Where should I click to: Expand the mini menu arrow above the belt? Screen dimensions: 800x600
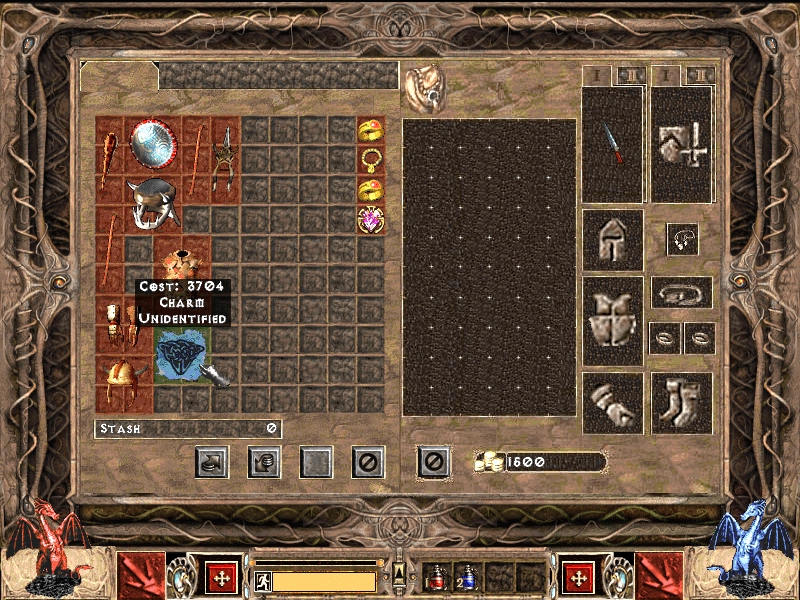pos(399,571)
